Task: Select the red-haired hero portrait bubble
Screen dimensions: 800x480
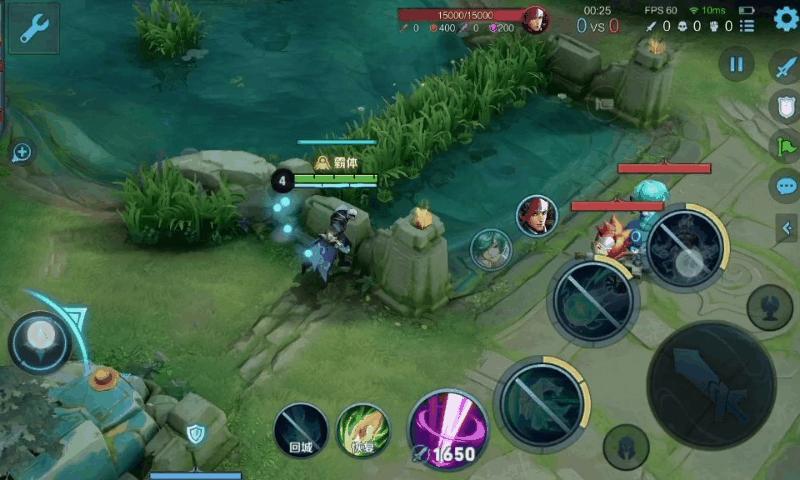Action: pyautogui.click(x=537, y=216)
